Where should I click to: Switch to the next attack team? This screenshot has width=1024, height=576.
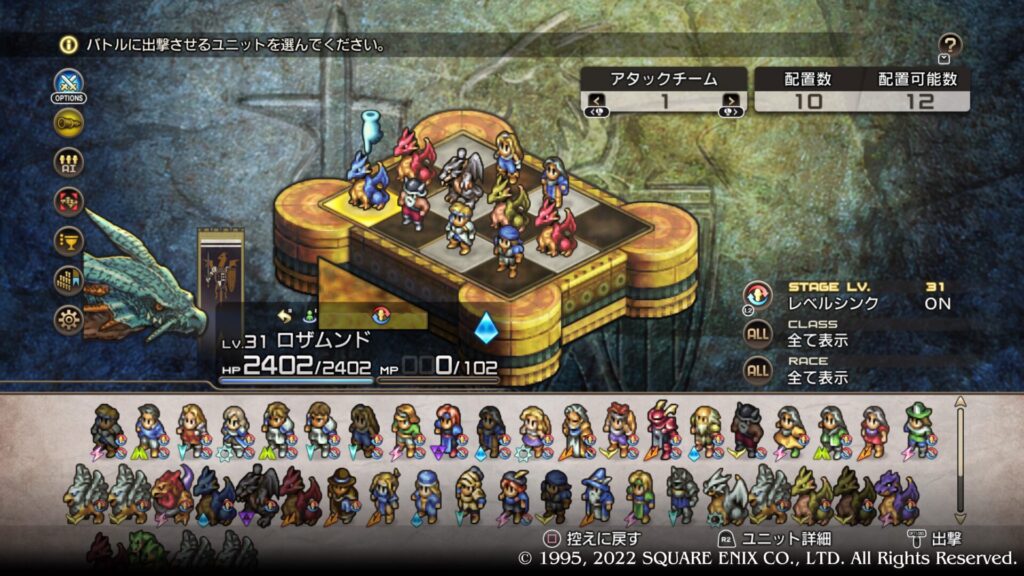click(x=732, y=101)
